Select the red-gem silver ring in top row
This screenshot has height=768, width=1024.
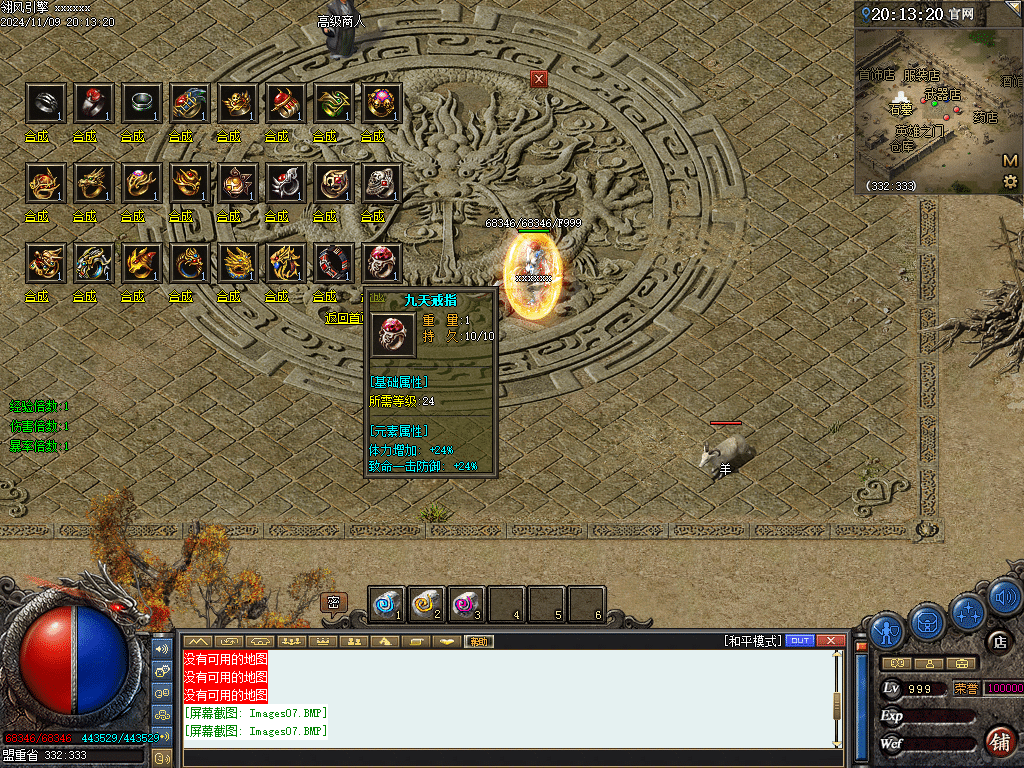coord(93,101)
